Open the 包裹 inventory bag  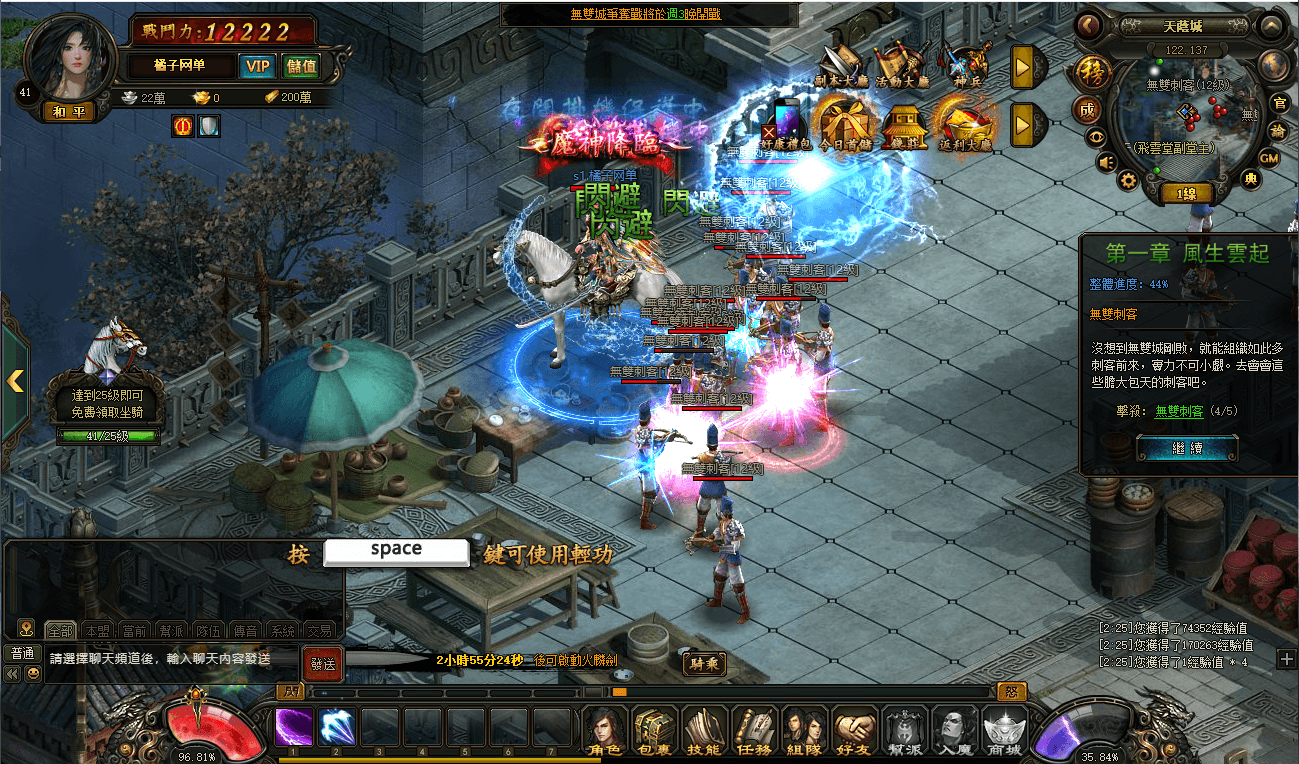(x=654, y=730)
